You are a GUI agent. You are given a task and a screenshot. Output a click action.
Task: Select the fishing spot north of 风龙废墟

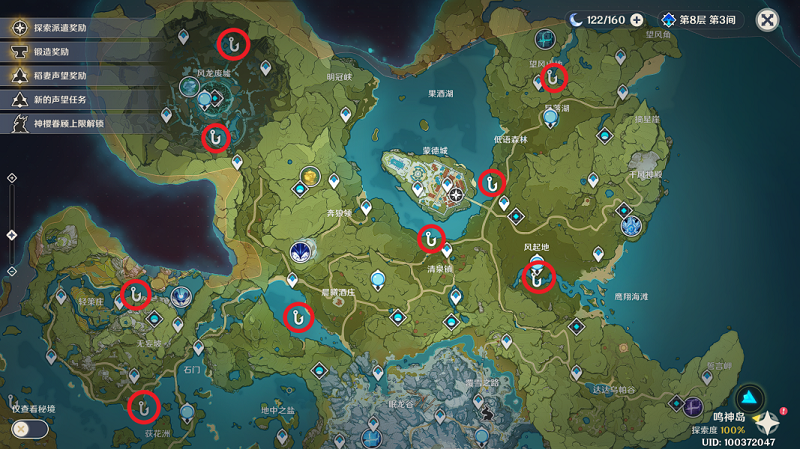(234, 42)
